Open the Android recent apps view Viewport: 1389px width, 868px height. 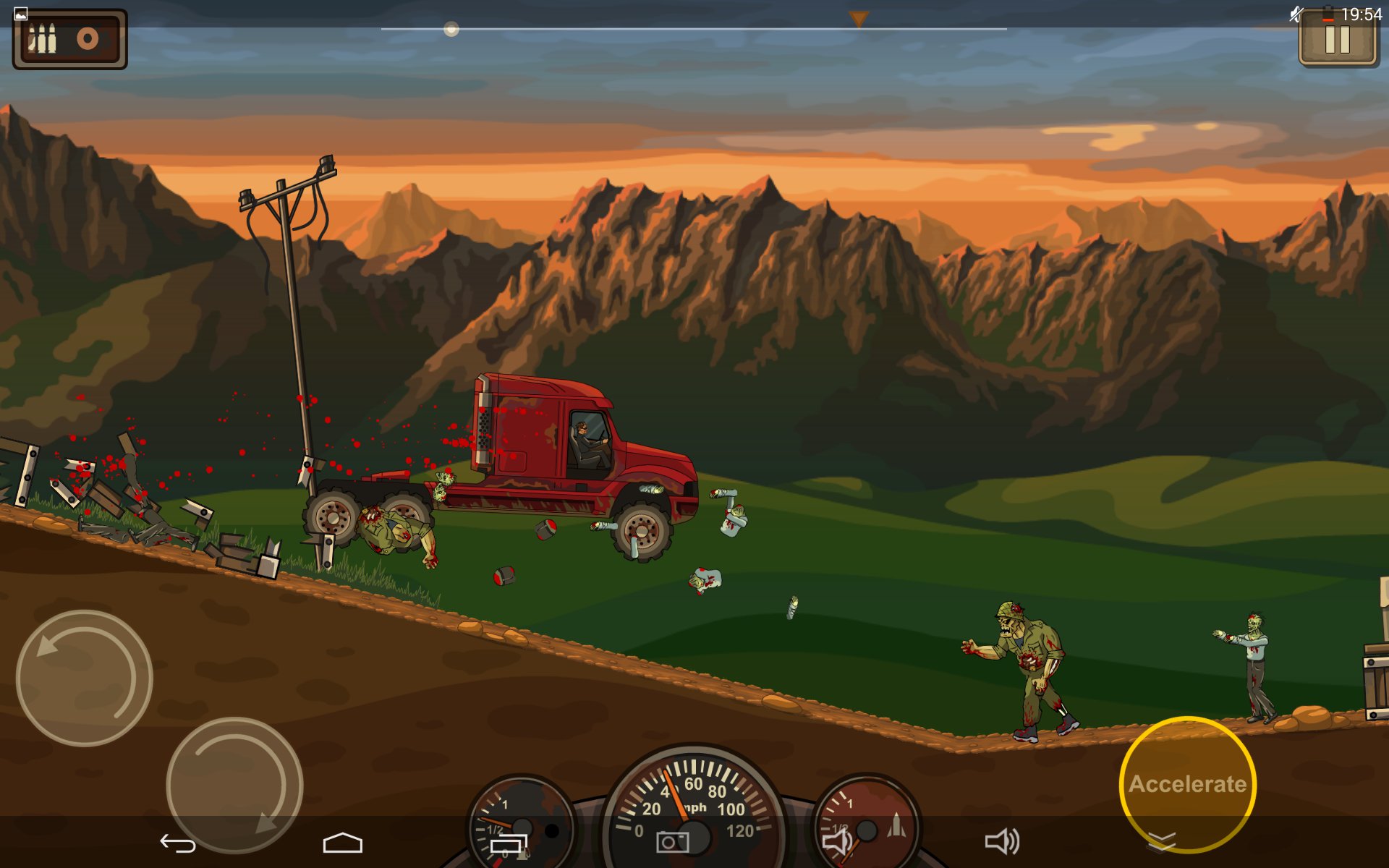tap(509, 843)
